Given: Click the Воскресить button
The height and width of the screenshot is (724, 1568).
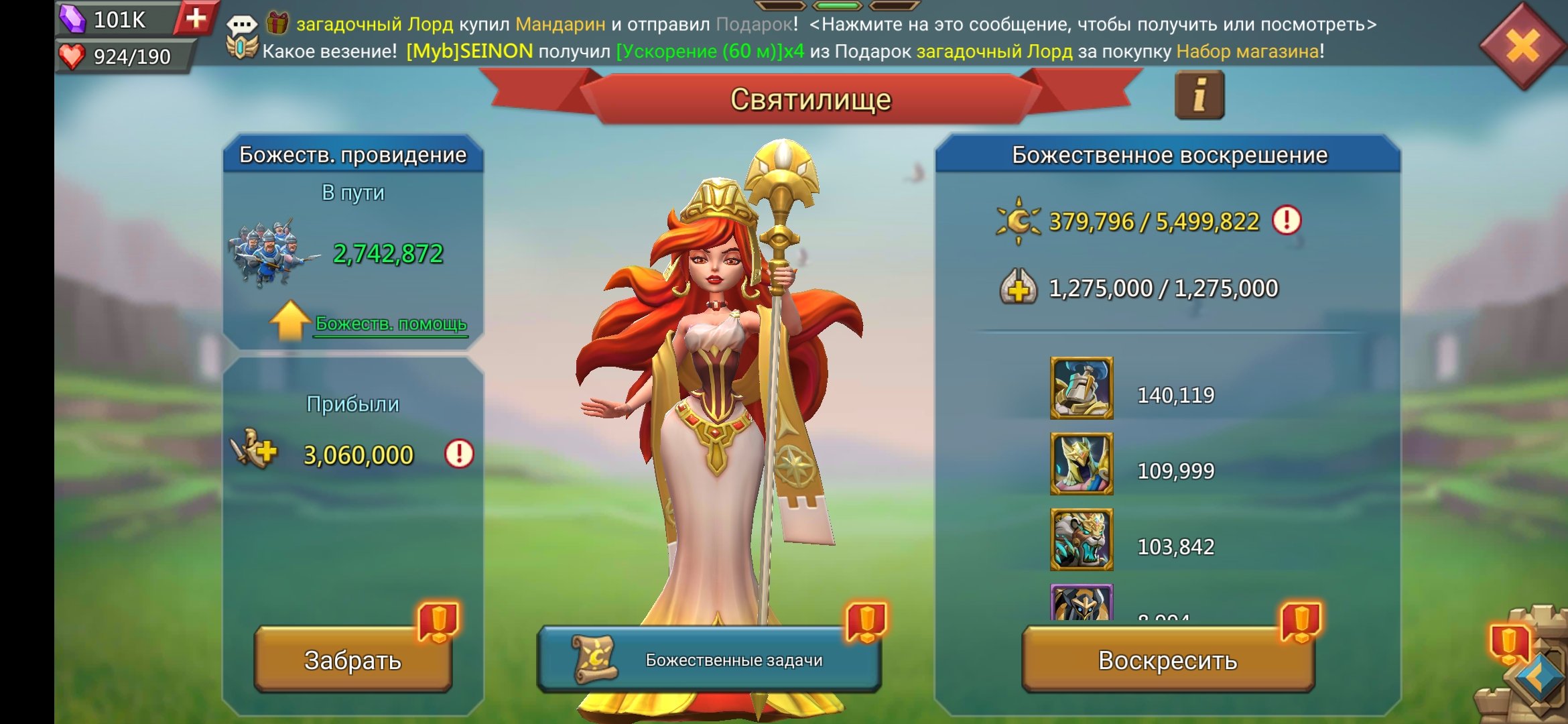Looking at the screenshot, I should point(1167,660).
